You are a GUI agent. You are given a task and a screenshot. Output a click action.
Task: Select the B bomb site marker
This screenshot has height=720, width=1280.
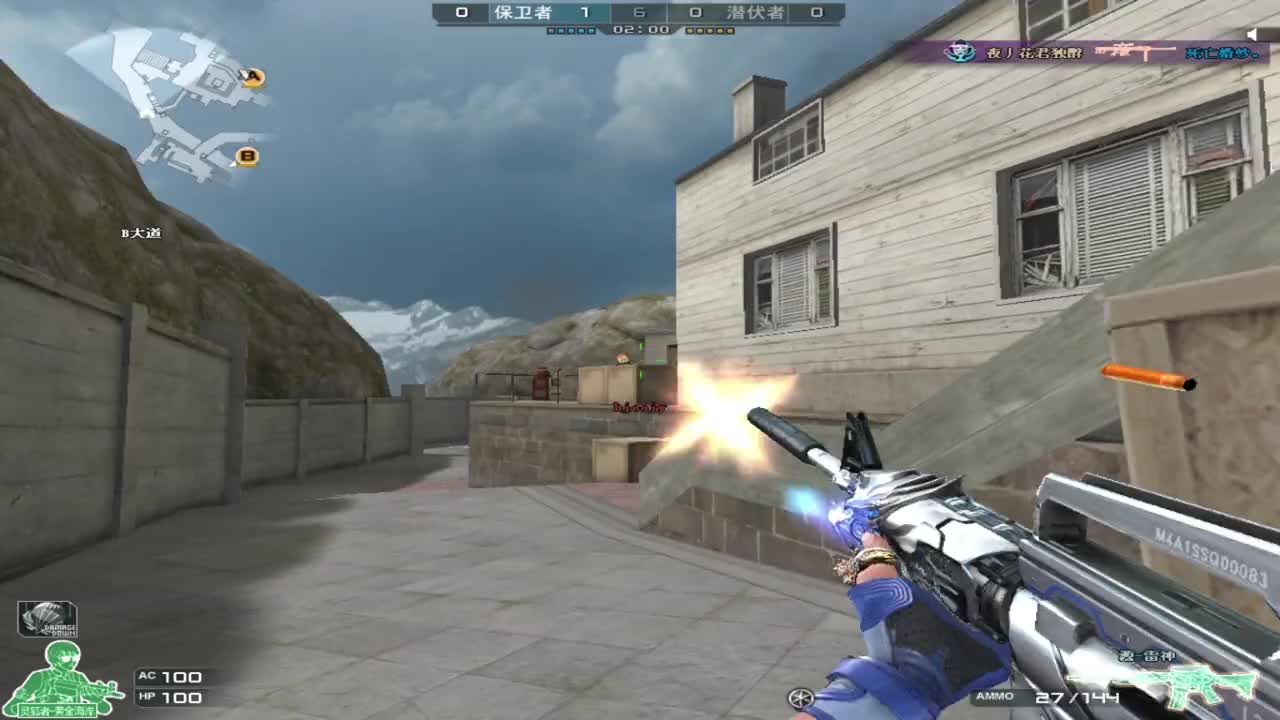point(247,156)
